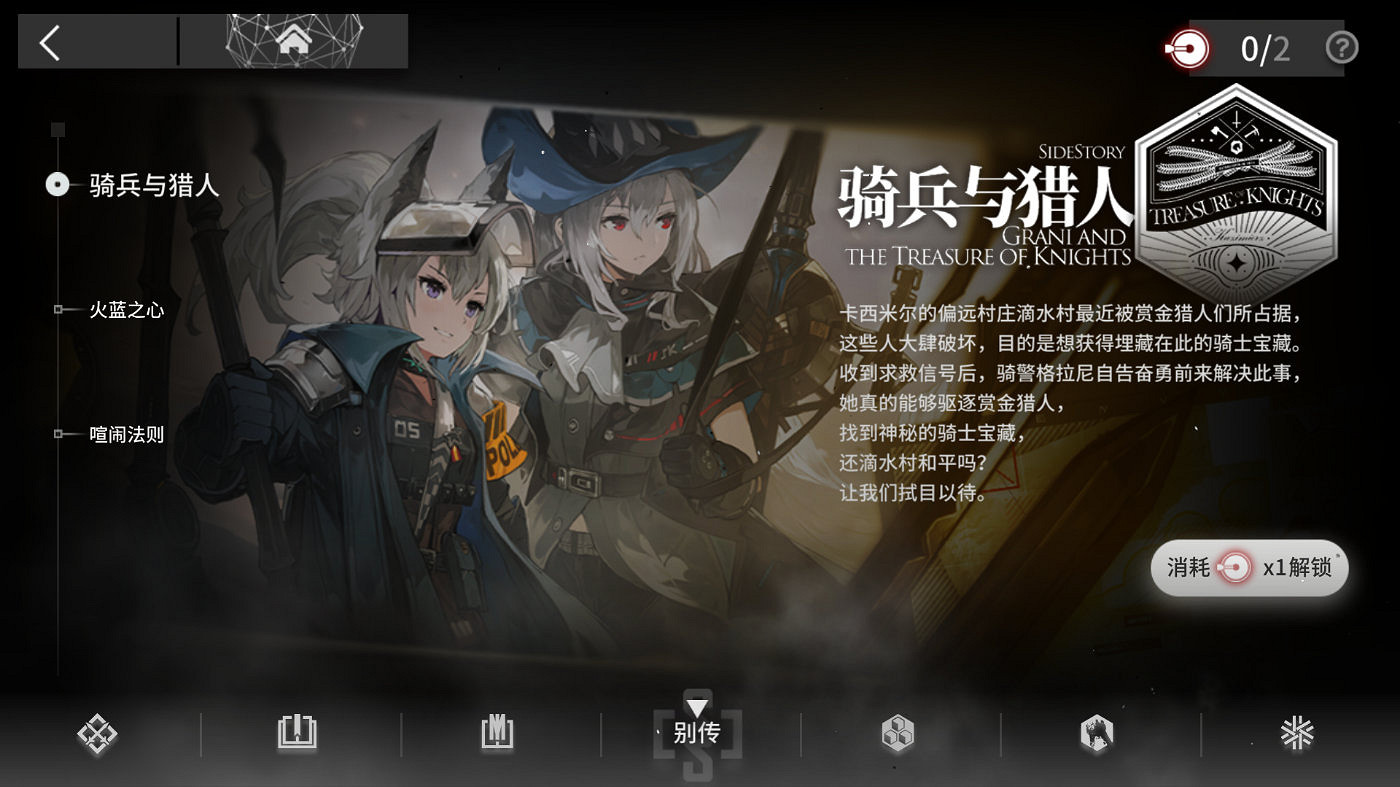Select the 喧闹法则 story node
Image resolution: width=1400 pixels, height=787 pixels.
click(x=57, y=434)
